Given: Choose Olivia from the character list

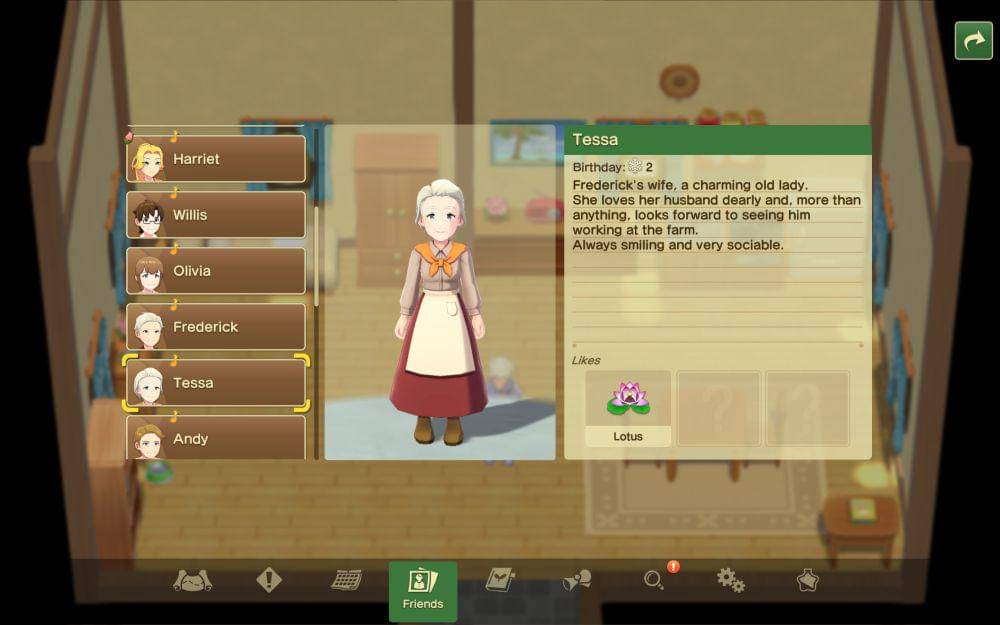Looking at the screenshot, I should point(216,271).
